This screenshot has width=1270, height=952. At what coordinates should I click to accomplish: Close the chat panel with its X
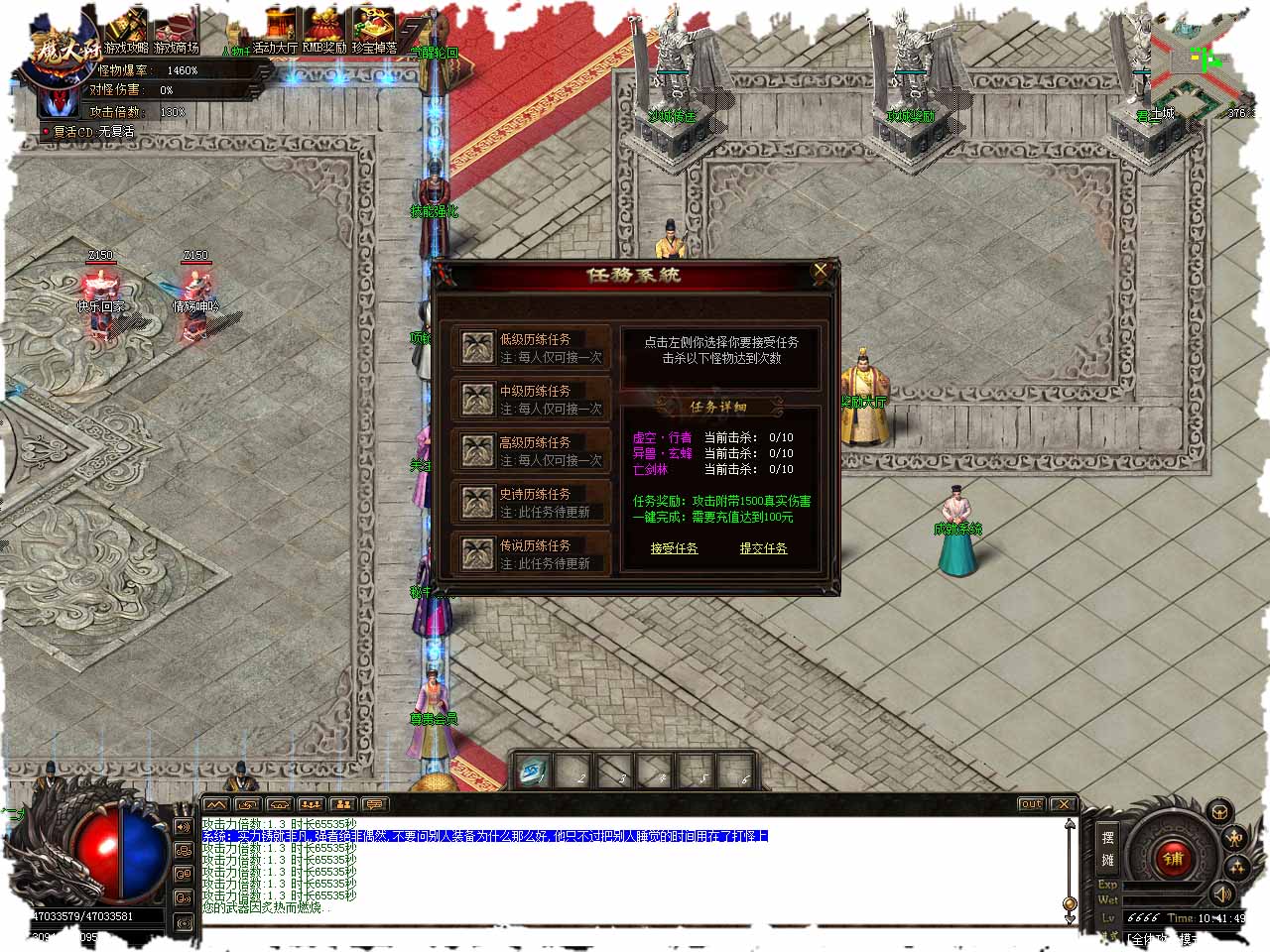1064,804
